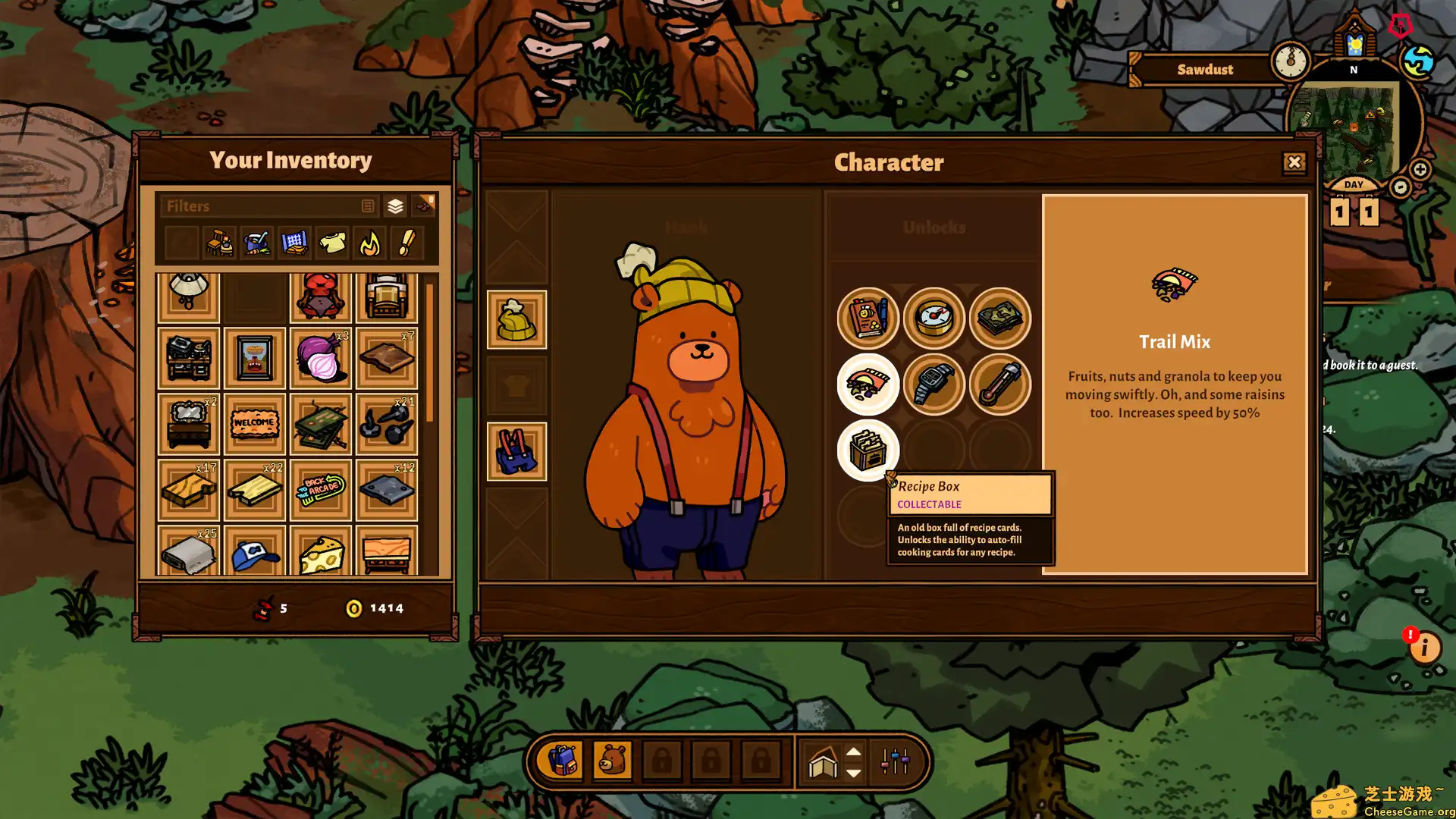Select the yellow beanie hat slot
Image resolution: width=1456 pixels, height=819 pixels.
[x=516, y=320]
